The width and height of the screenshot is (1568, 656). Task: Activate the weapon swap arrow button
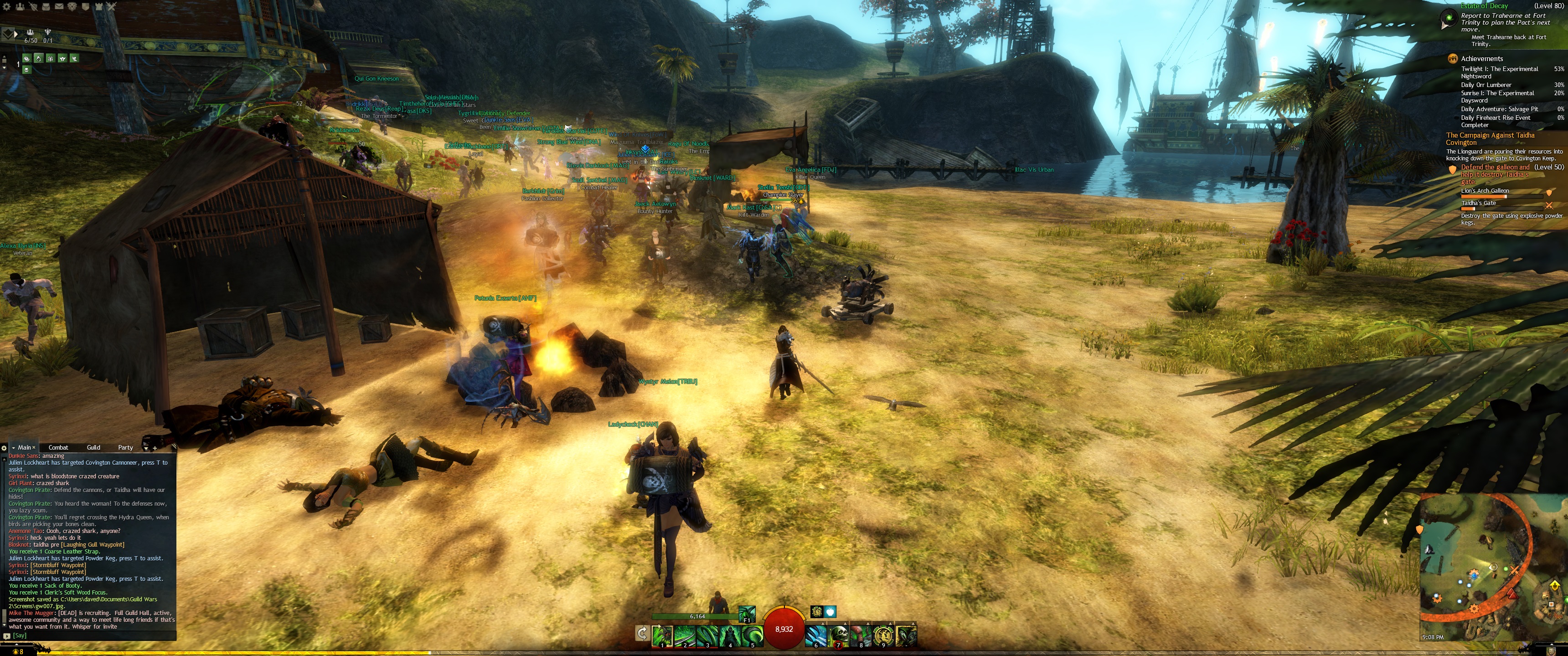click(x=642, y=634)
